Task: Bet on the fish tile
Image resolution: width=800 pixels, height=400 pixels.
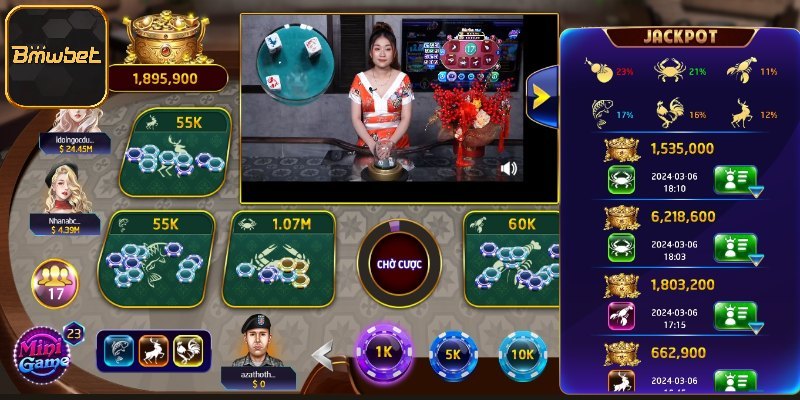Action: pos(156,258)
